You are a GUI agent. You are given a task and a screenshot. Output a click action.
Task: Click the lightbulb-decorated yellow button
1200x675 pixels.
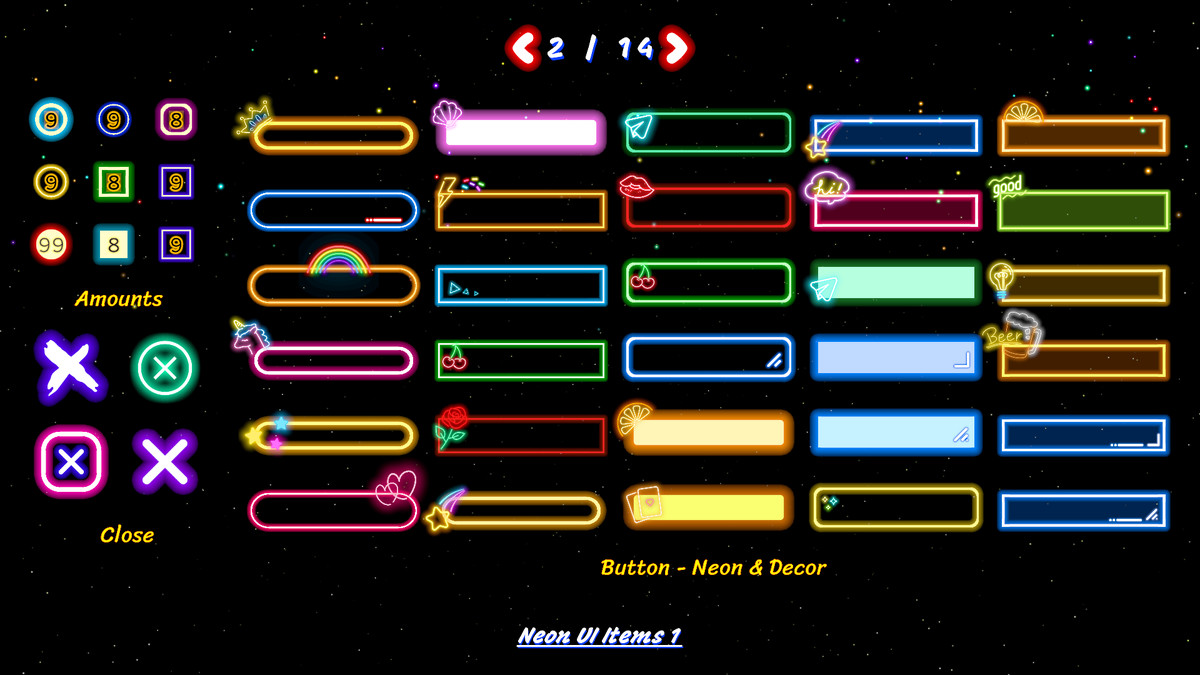[1083, 285]
